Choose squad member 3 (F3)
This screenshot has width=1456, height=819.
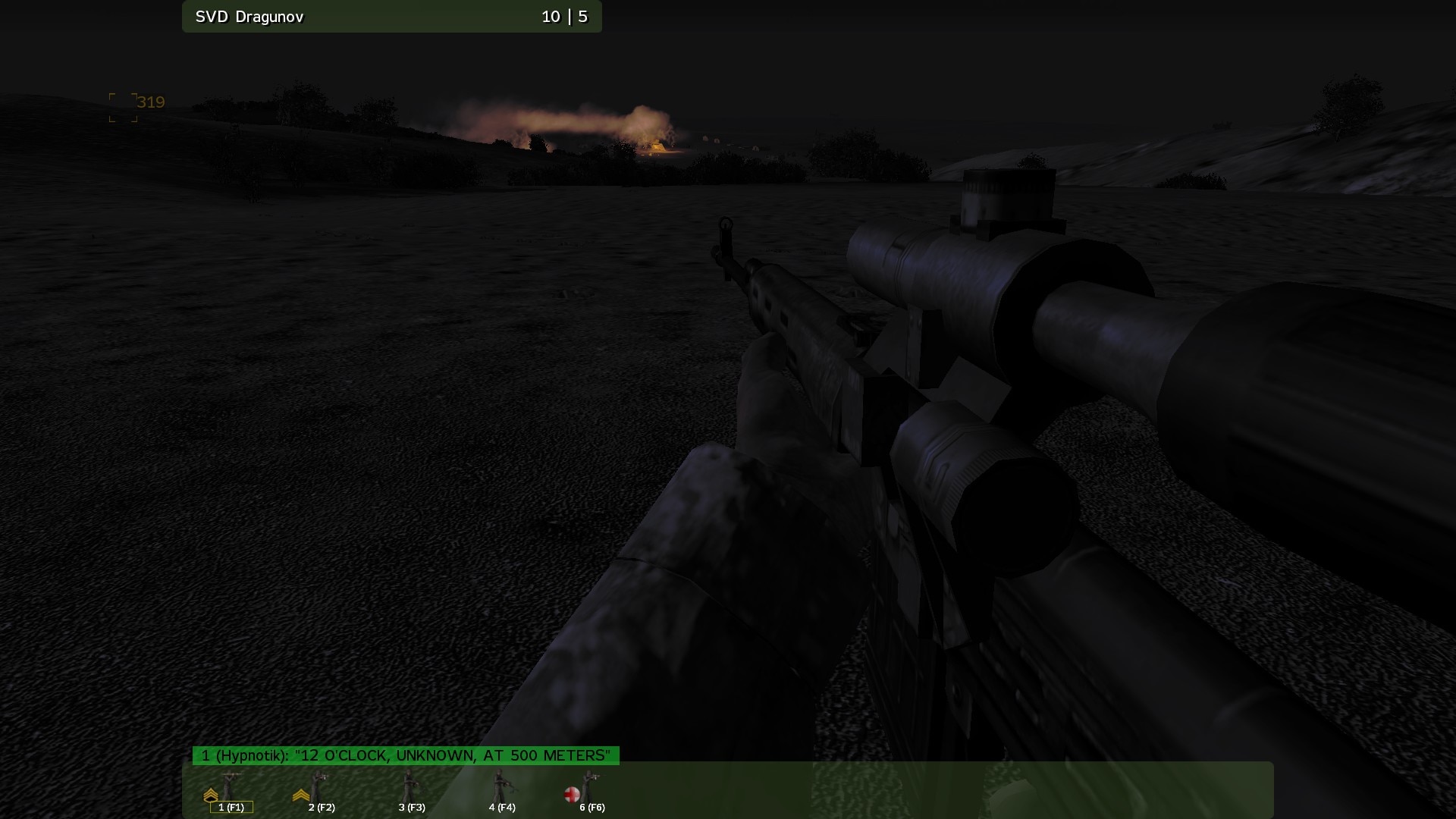point(411,792)
